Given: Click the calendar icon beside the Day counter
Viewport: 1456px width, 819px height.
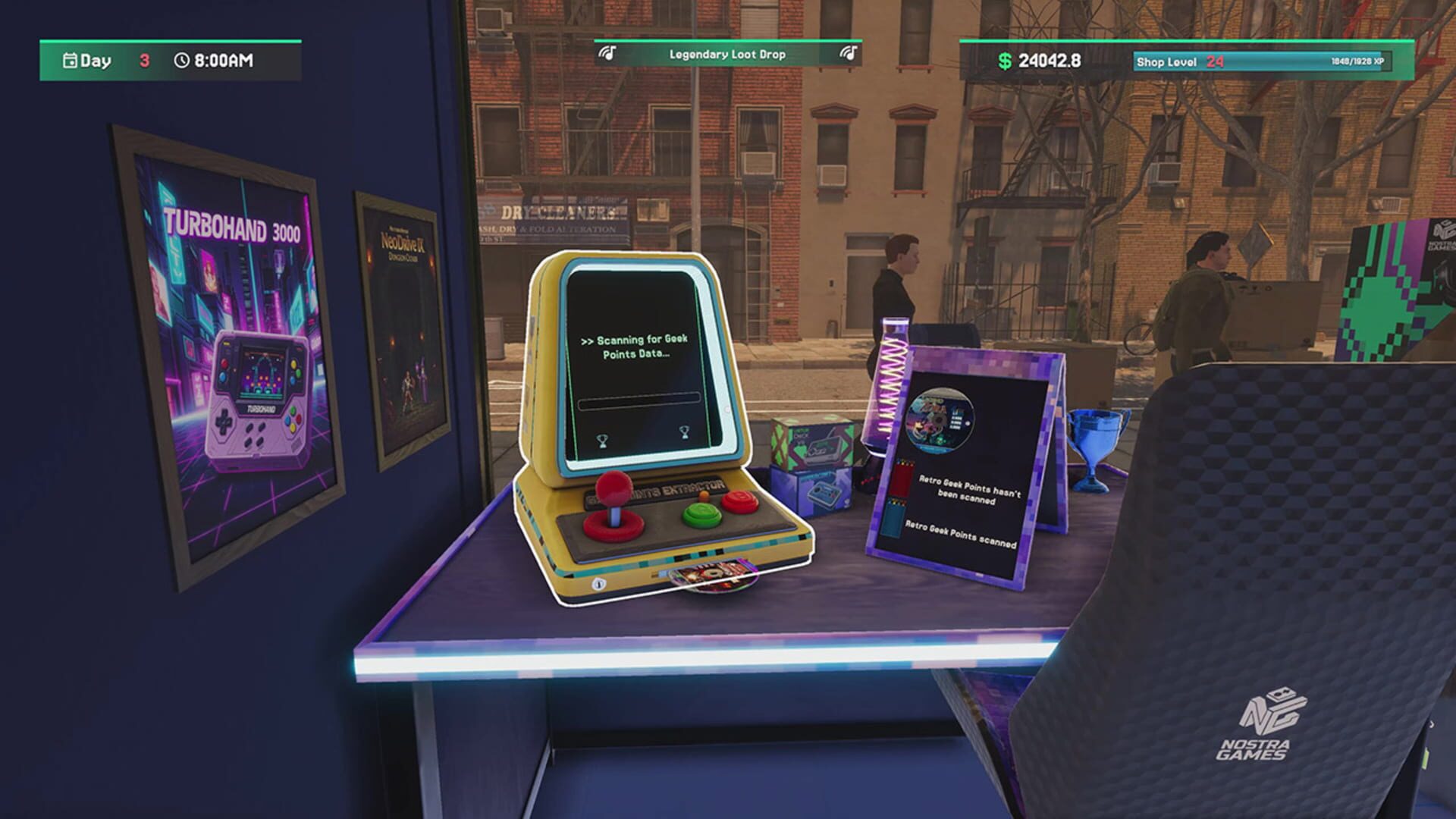Looking at the screenshot, I should coord(69,60).
